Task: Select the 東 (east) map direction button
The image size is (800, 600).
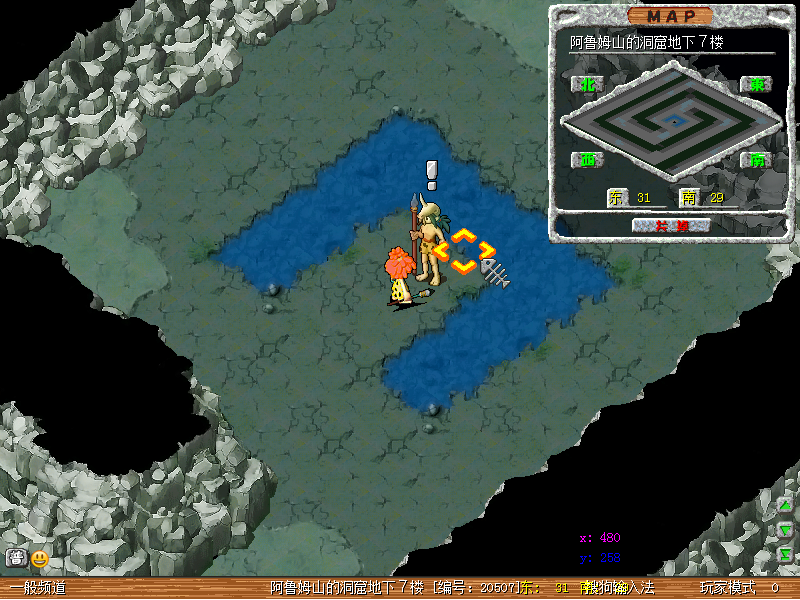Action: (756, 85)
